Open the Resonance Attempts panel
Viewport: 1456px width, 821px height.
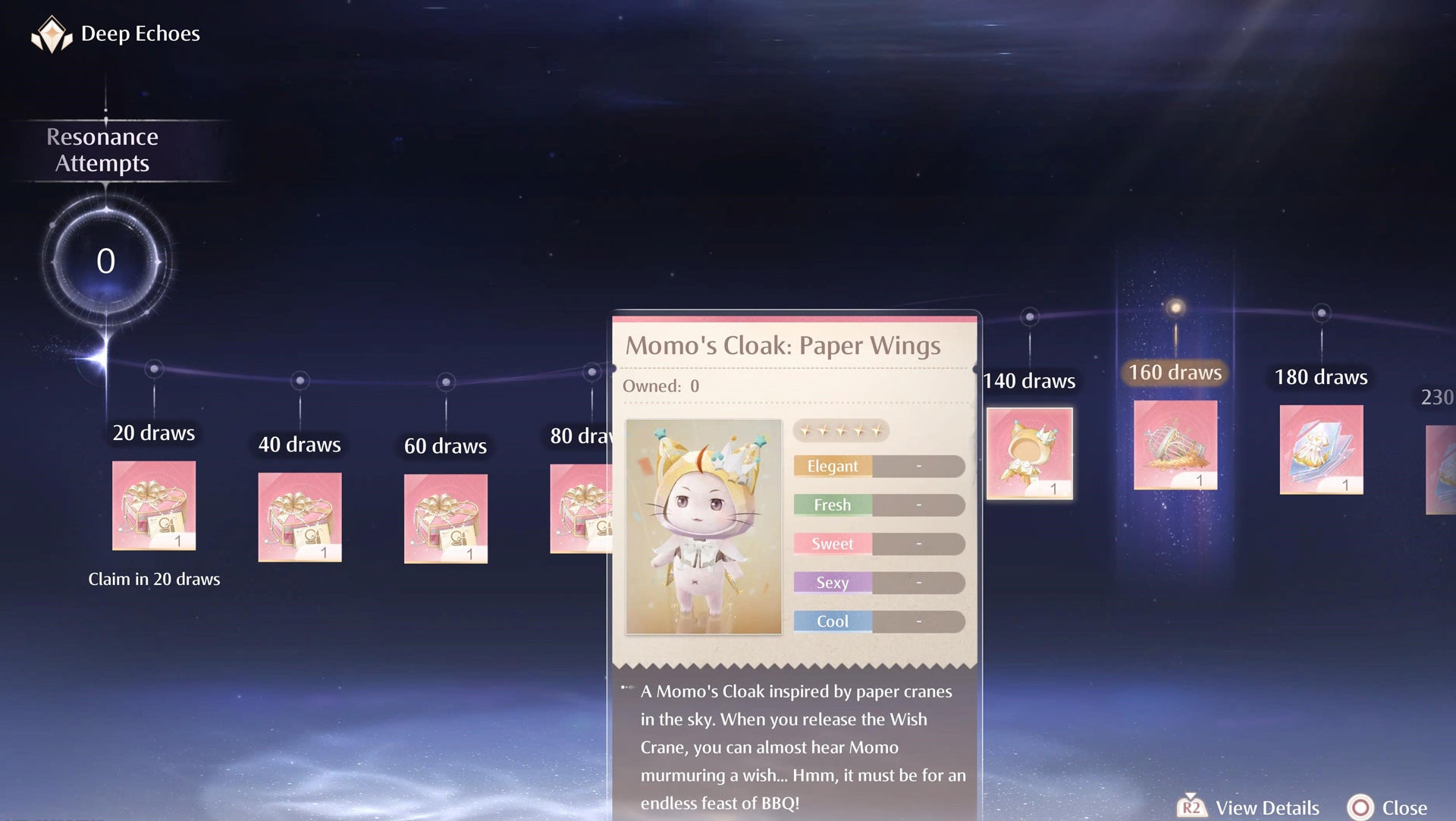click(103, 149)
